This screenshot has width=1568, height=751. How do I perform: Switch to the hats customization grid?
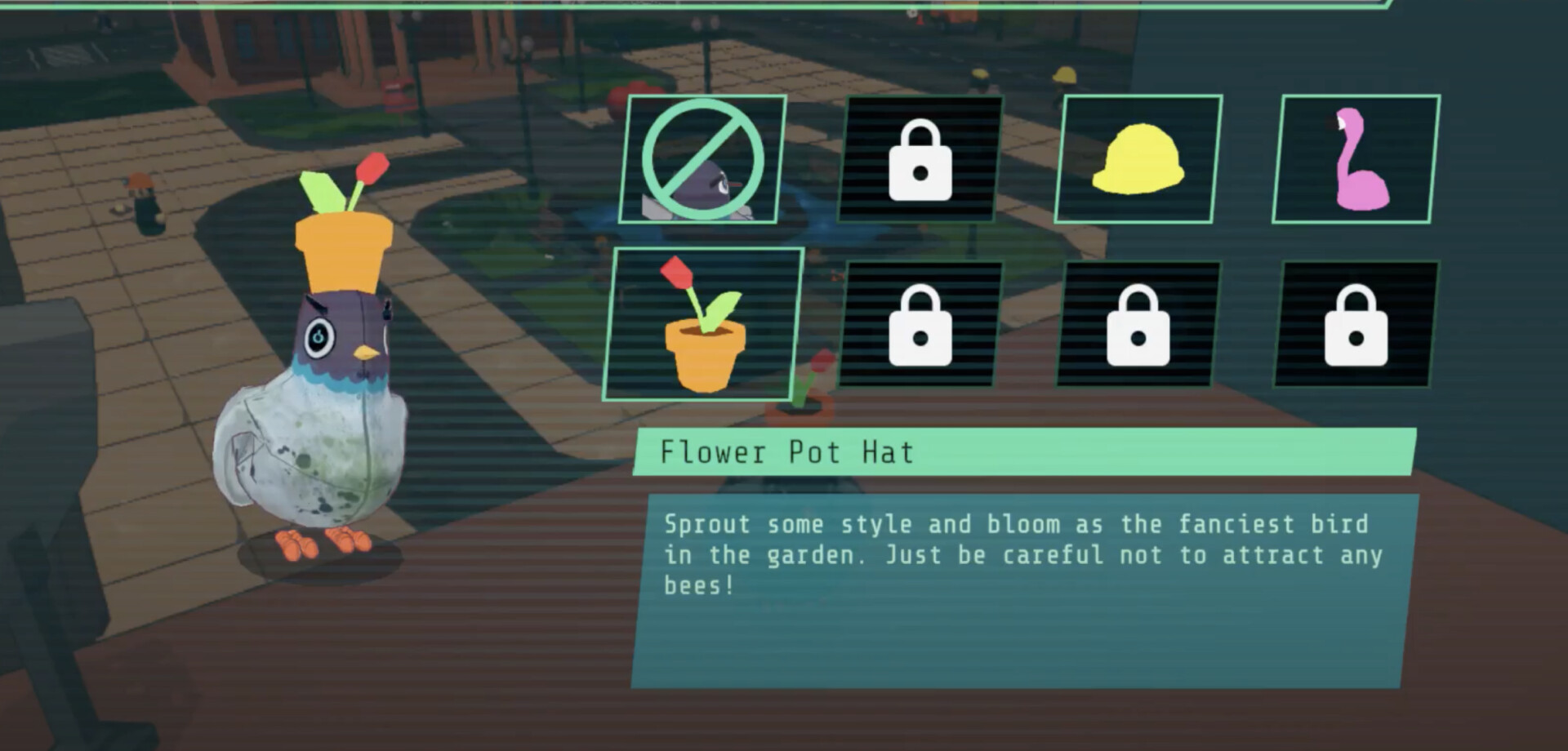click(x=1029, y=245)
